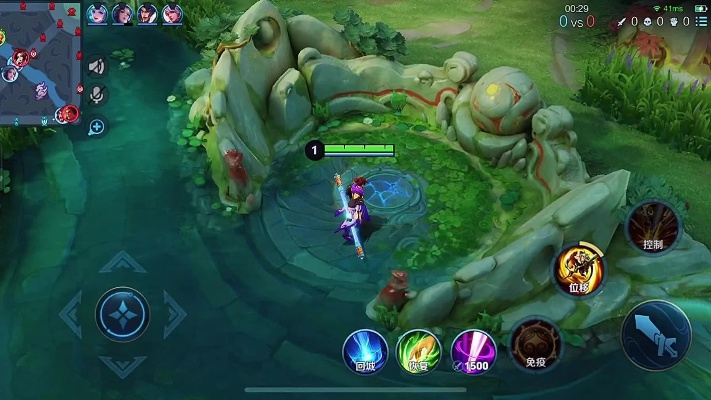The height and width of the screenshot is (400, 711).
Task: Tap the joystick's up arrow
Action: point(122,263)
